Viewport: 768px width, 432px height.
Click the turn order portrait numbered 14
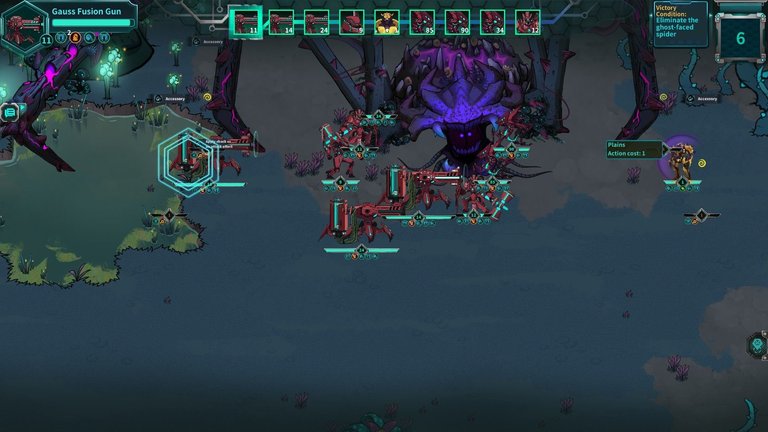coord(281,21)
